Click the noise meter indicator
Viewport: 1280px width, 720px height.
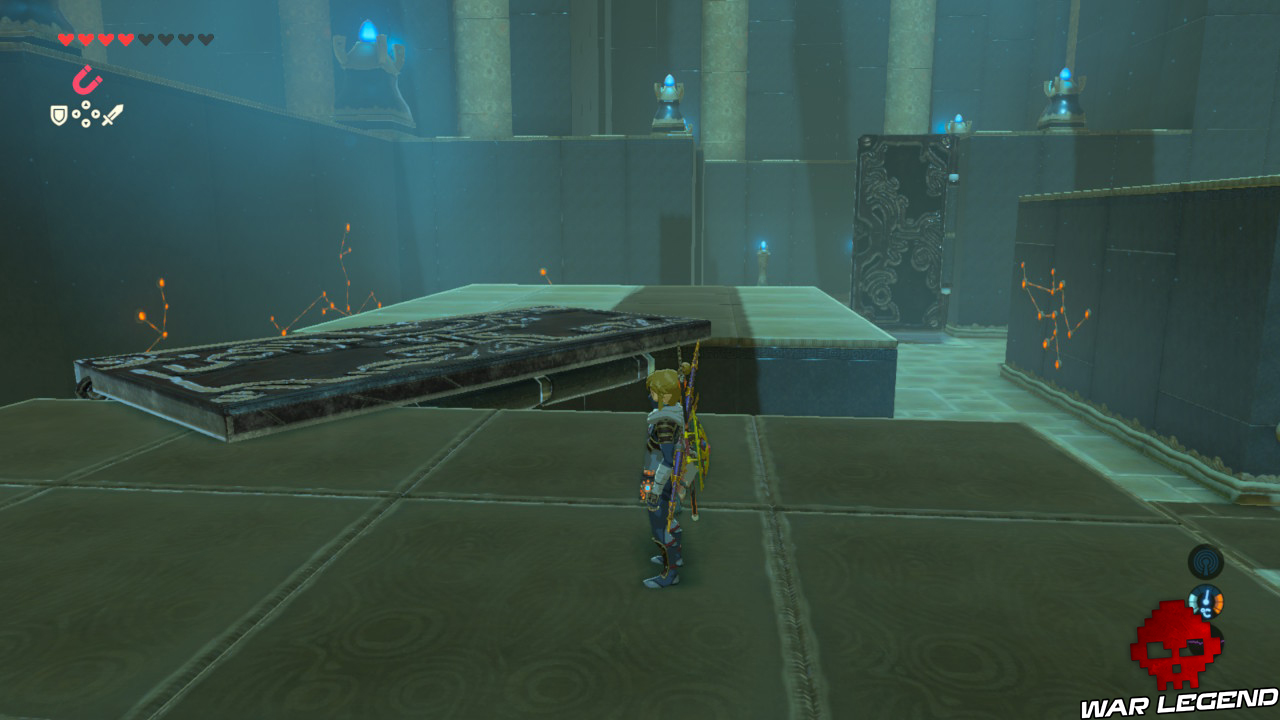pyautogui.click(x=1205, y=642)
